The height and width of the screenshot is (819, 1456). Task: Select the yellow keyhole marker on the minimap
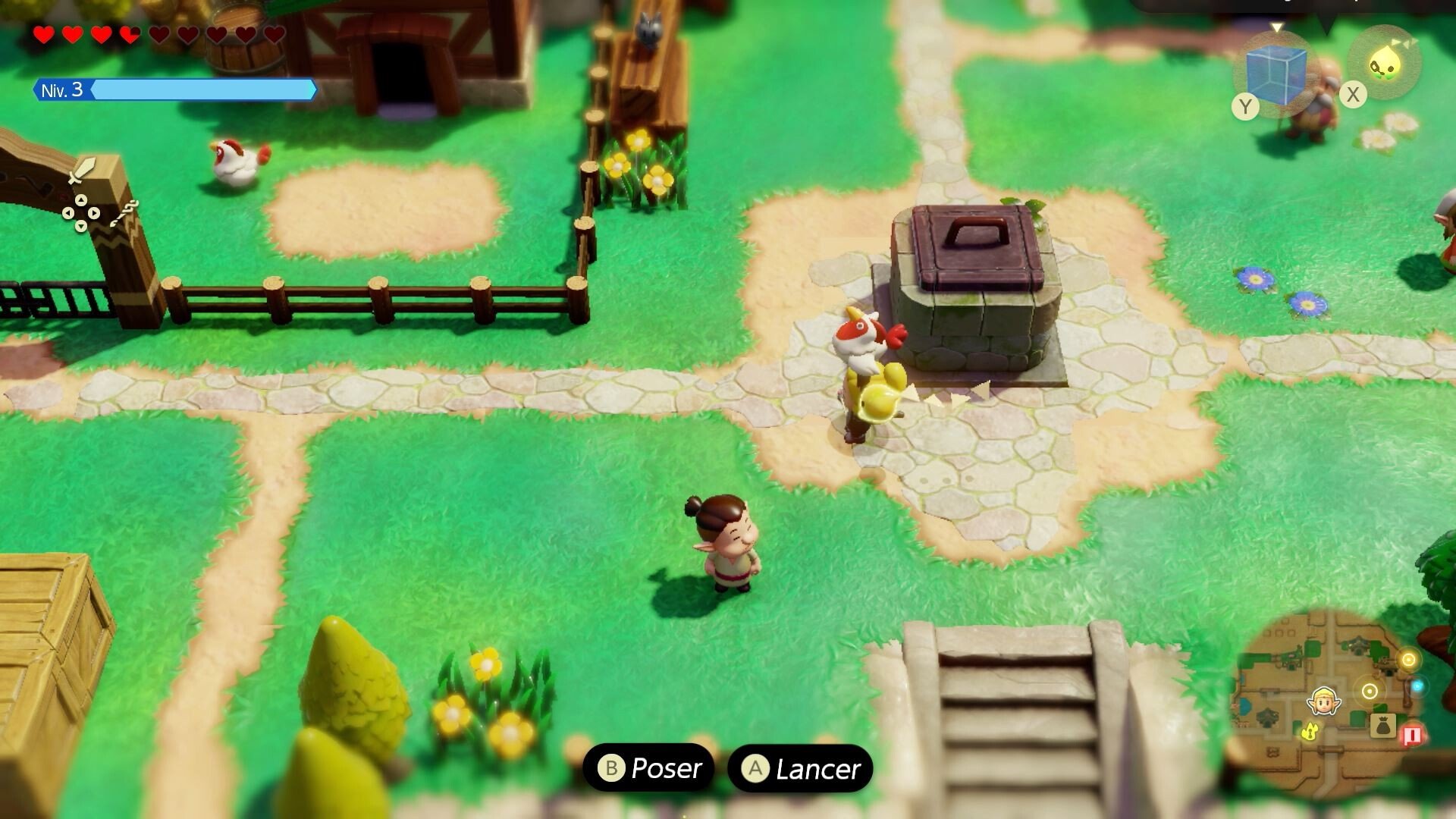[1310, 731]
